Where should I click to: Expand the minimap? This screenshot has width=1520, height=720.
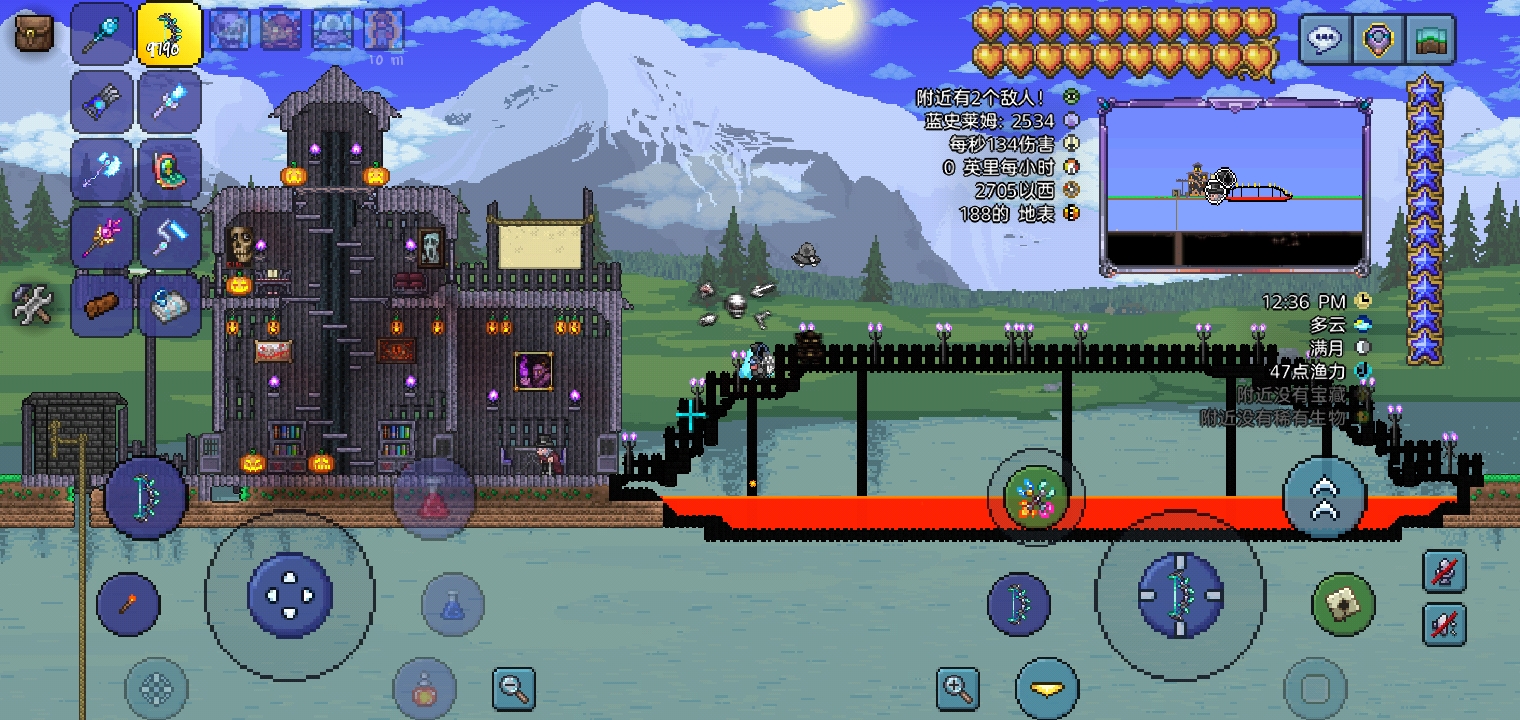point(1234,186)
